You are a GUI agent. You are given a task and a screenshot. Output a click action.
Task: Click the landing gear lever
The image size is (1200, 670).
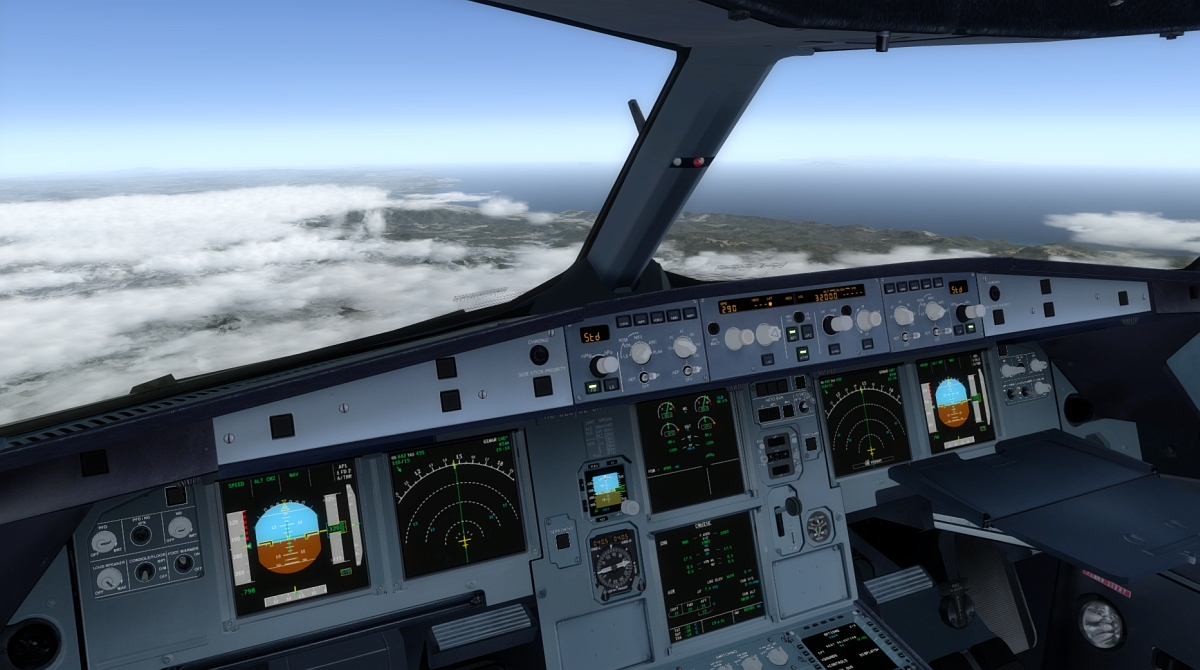(792, 506)
